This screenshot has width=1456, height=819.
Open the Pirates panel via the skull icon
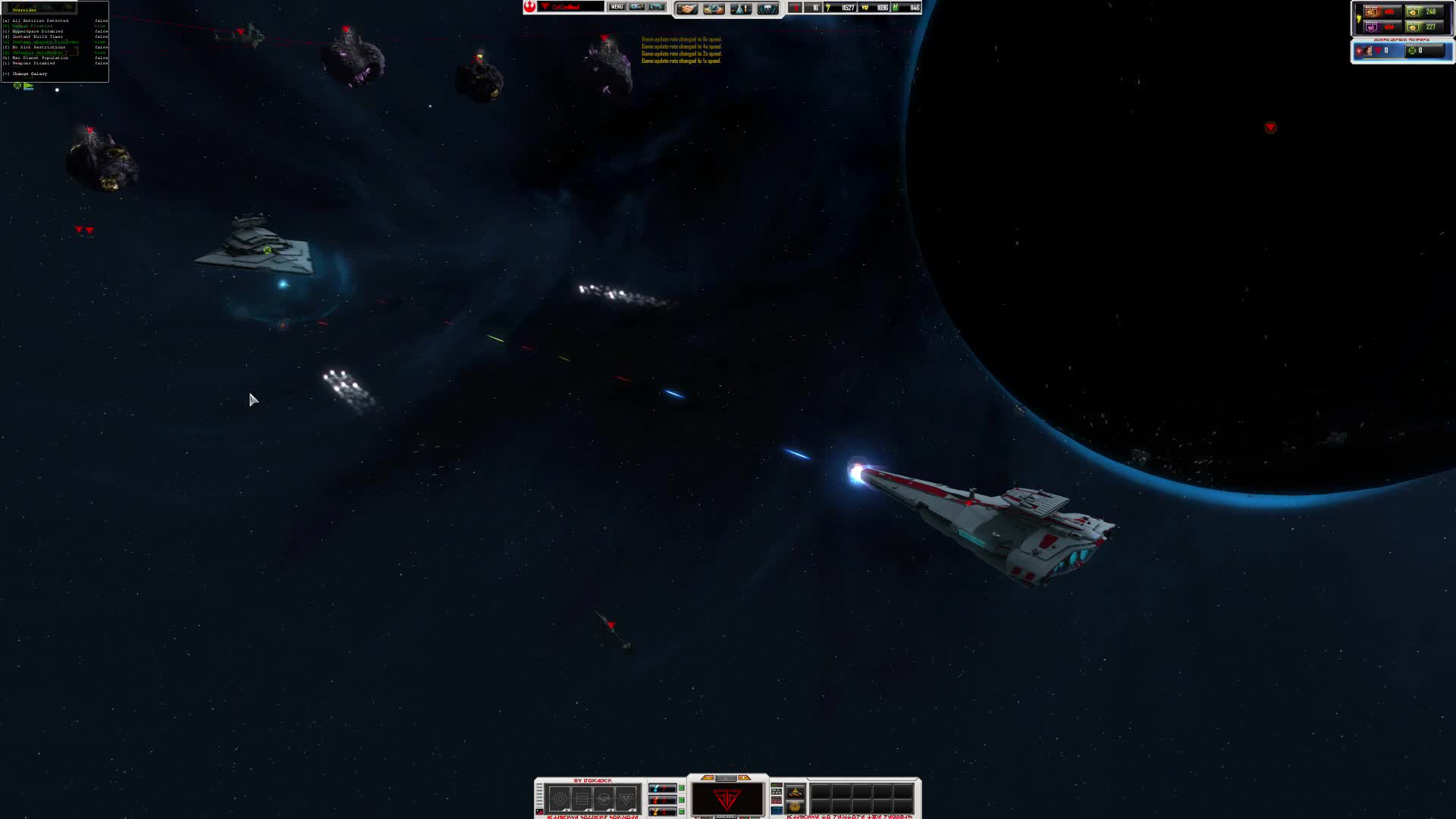[767, 9]
